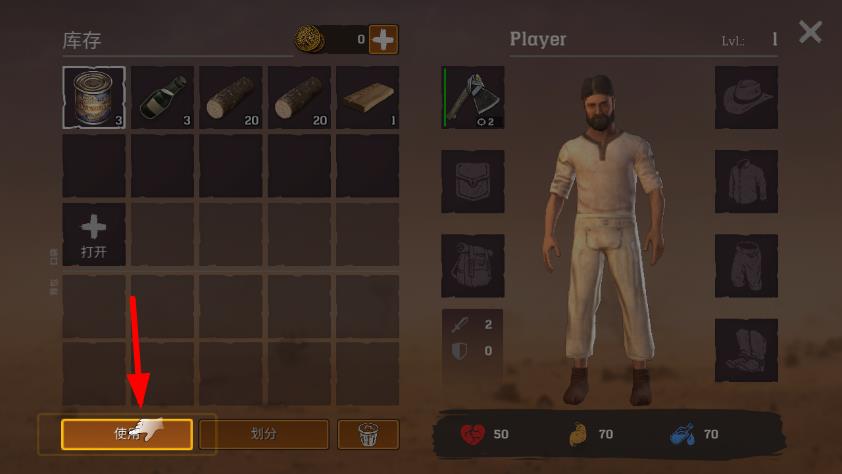Image resolution: width=842 pixels, height=474 pixels.
Task: Select the equipped axe weapon slot
Action: (473, 98)
